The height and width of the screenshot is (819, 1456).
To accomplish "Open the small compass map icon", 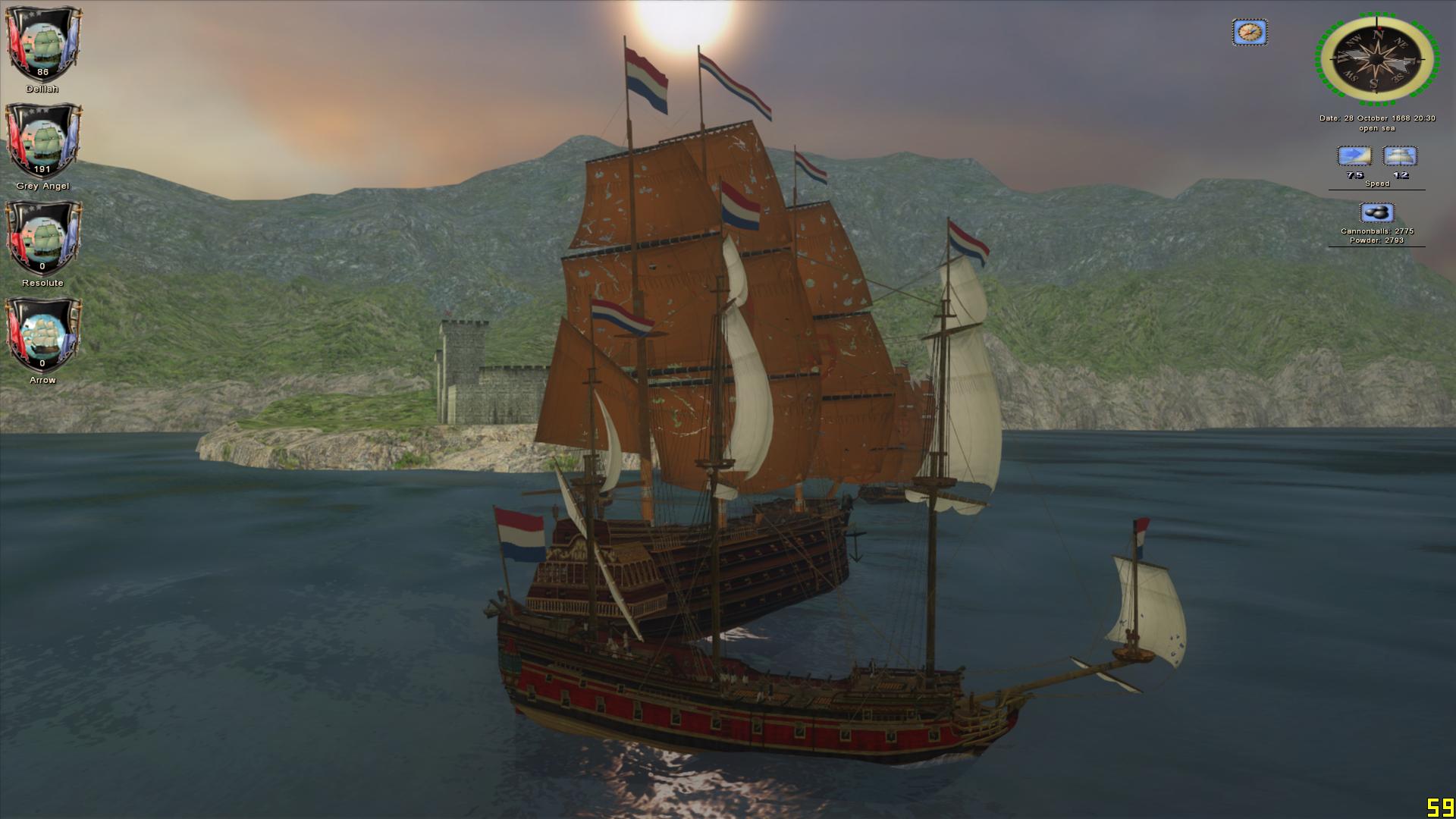I will (1249, 33).
